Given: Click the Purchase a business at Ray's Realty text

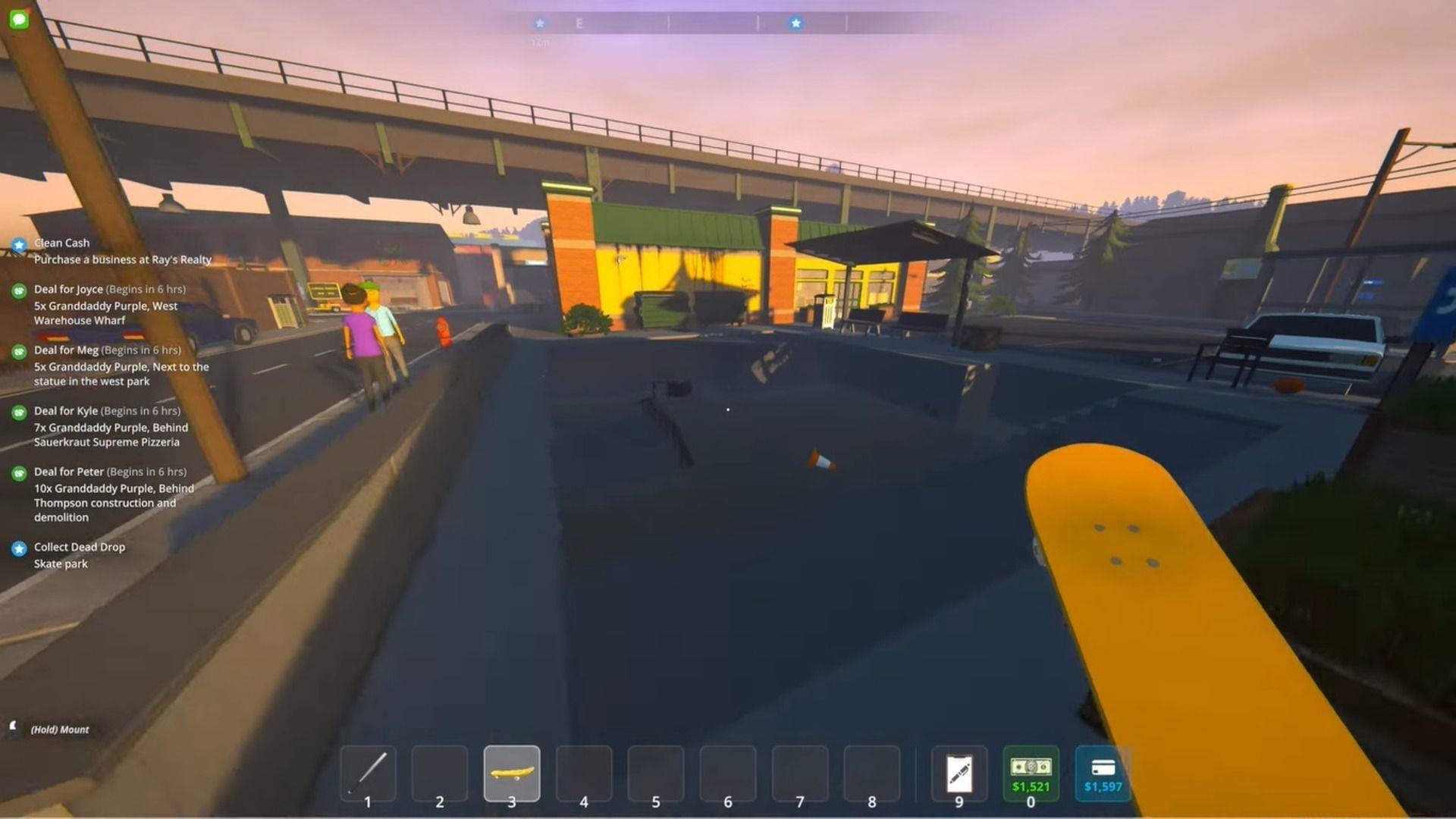Looking at the screenshot, I should click(123, 259).
